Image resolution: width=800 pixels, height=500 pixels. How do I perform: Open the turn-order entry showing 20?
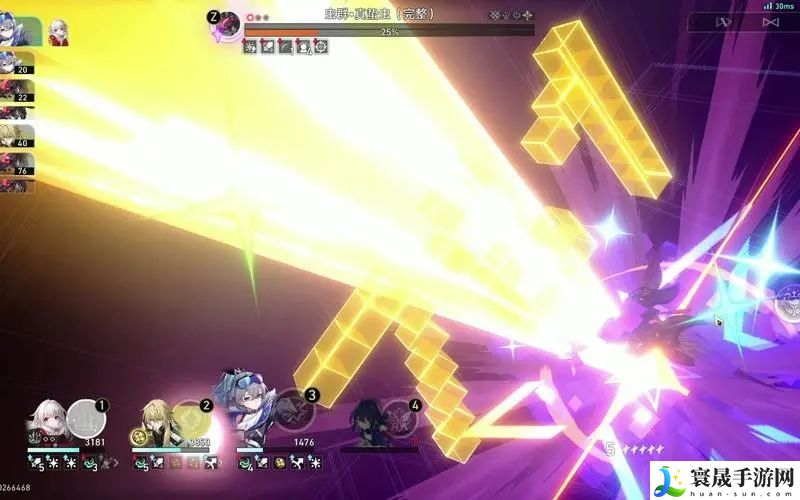16,62
